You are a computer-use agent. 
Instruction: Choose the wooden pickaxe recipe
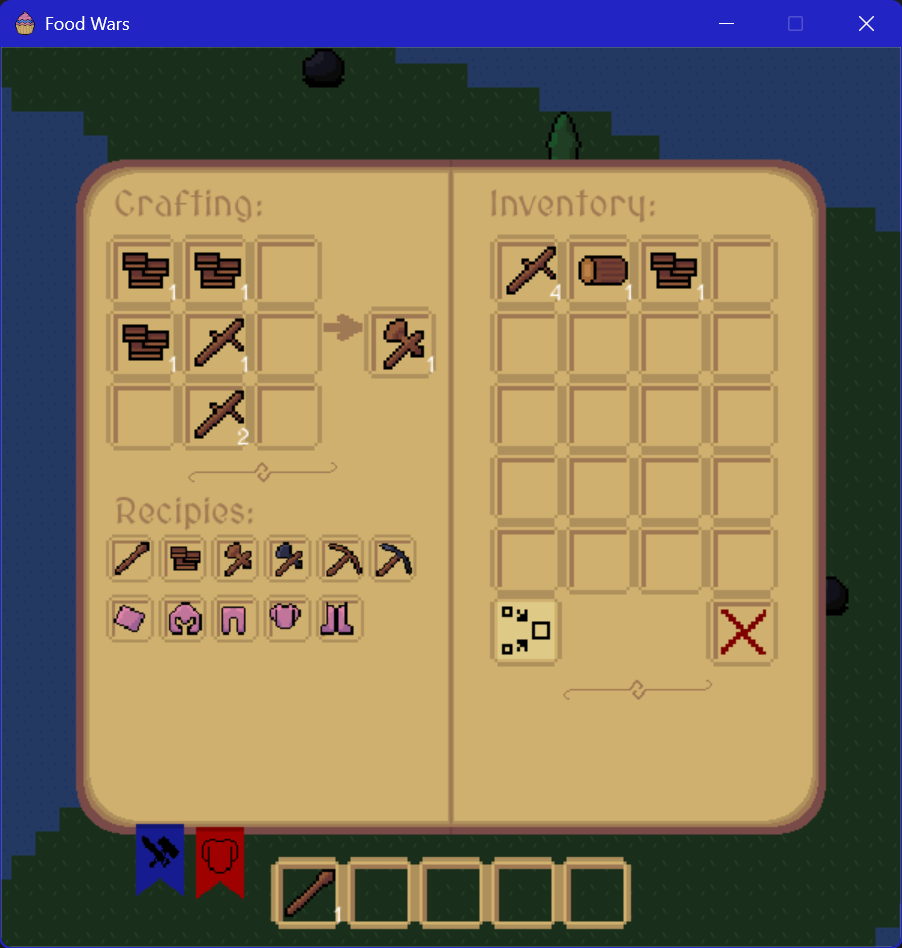[x=340, y=559]
